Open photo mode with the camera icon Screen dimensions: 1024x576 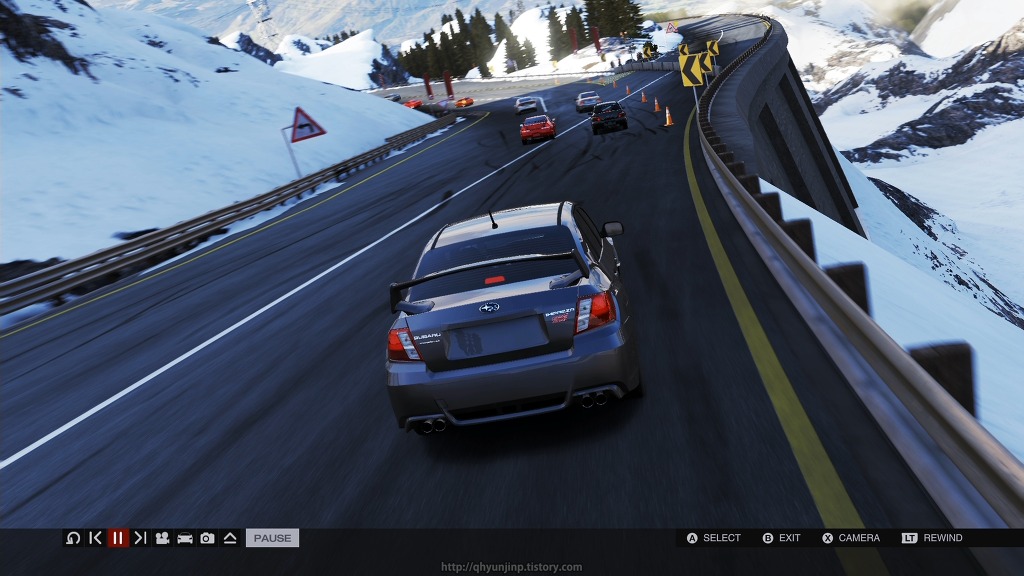[x=207, y=538]
